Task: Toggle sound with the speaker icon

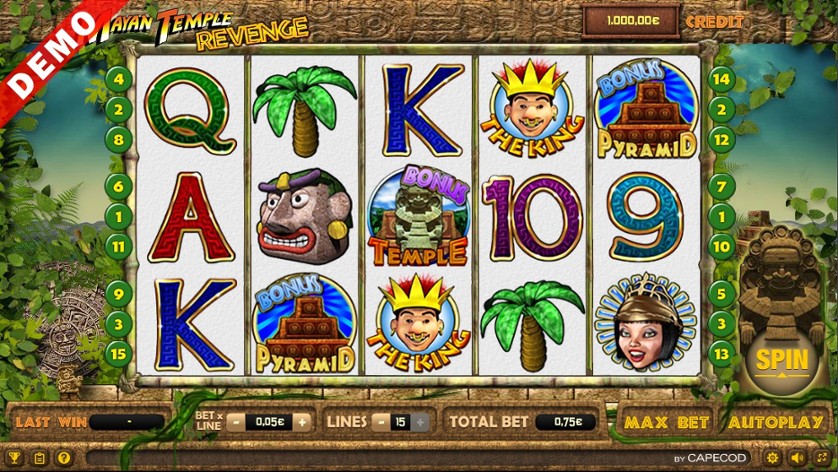Action: click(x=797, y=459)
